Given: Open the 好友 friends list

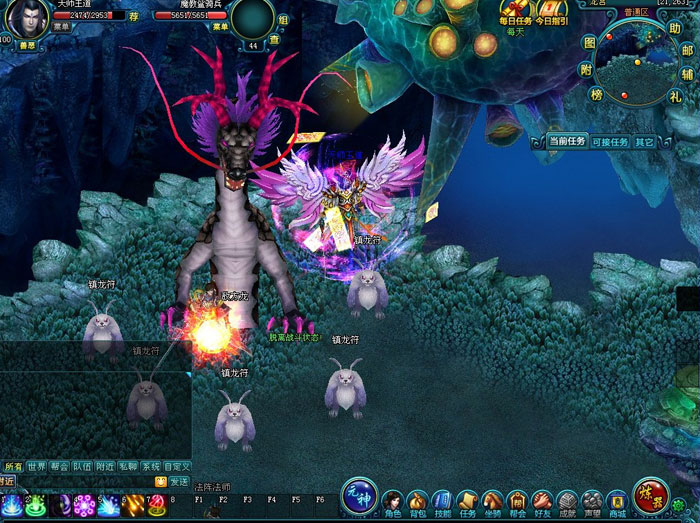Looking at the screenshot, I should (x=542, y=501).
